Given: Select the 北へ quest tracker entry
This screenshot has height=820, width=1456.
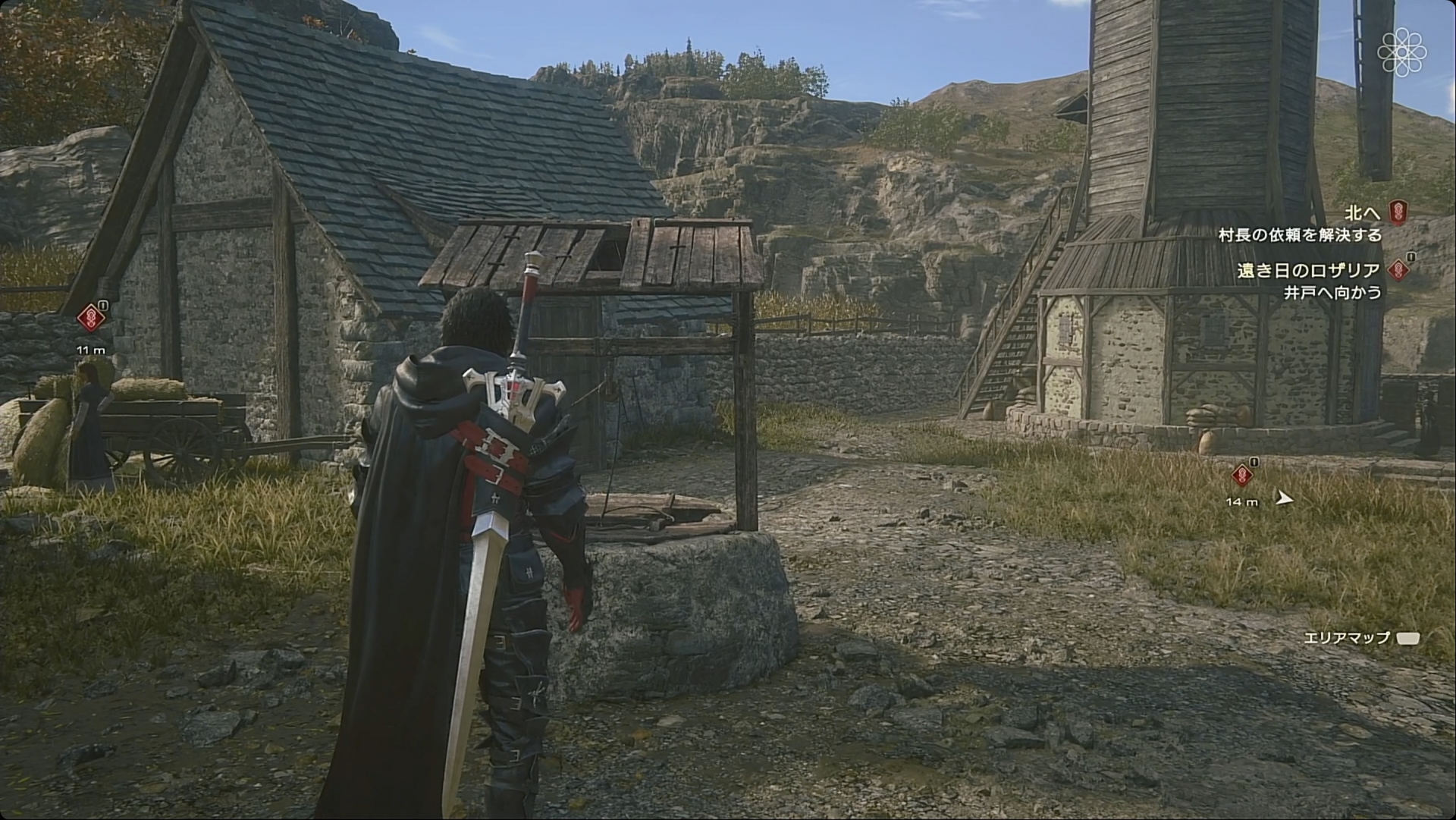Looking at the screenshot, I should click(1362, 213).
